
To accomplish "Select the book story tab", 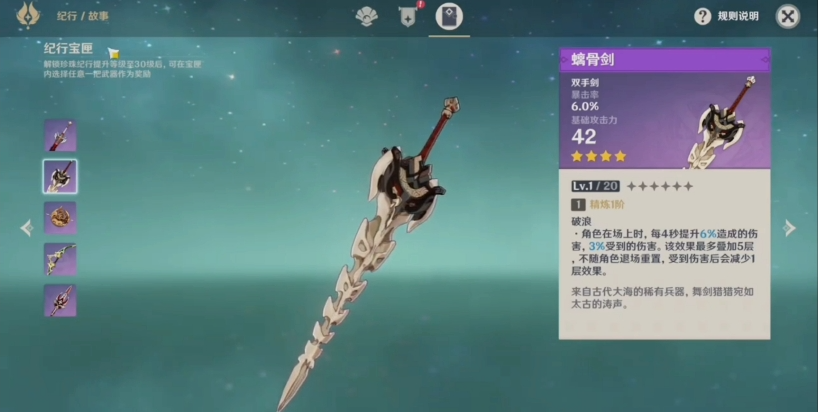I will click(450, 16).
